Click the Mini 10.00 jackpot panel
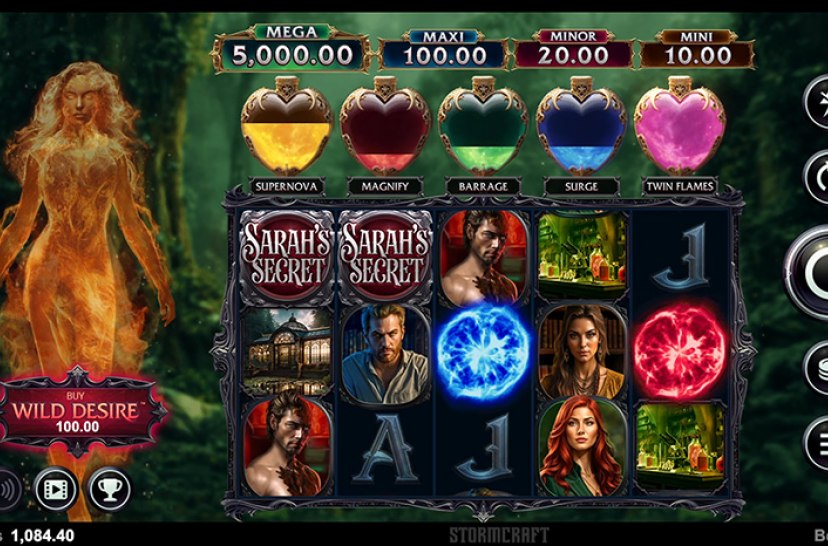 click(x=697, y=51)
